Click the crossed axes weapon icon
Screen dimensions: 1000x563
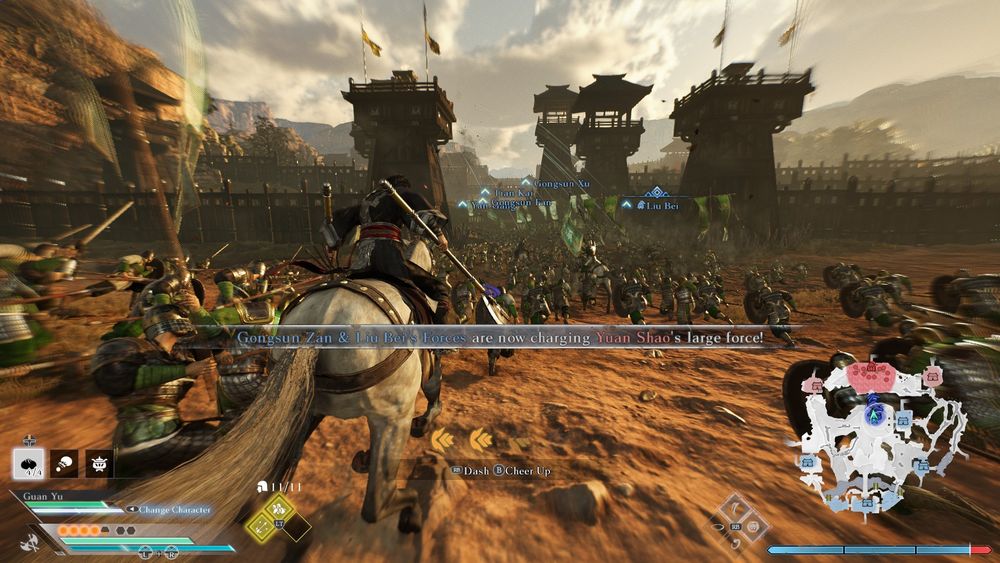pos(29,543)
